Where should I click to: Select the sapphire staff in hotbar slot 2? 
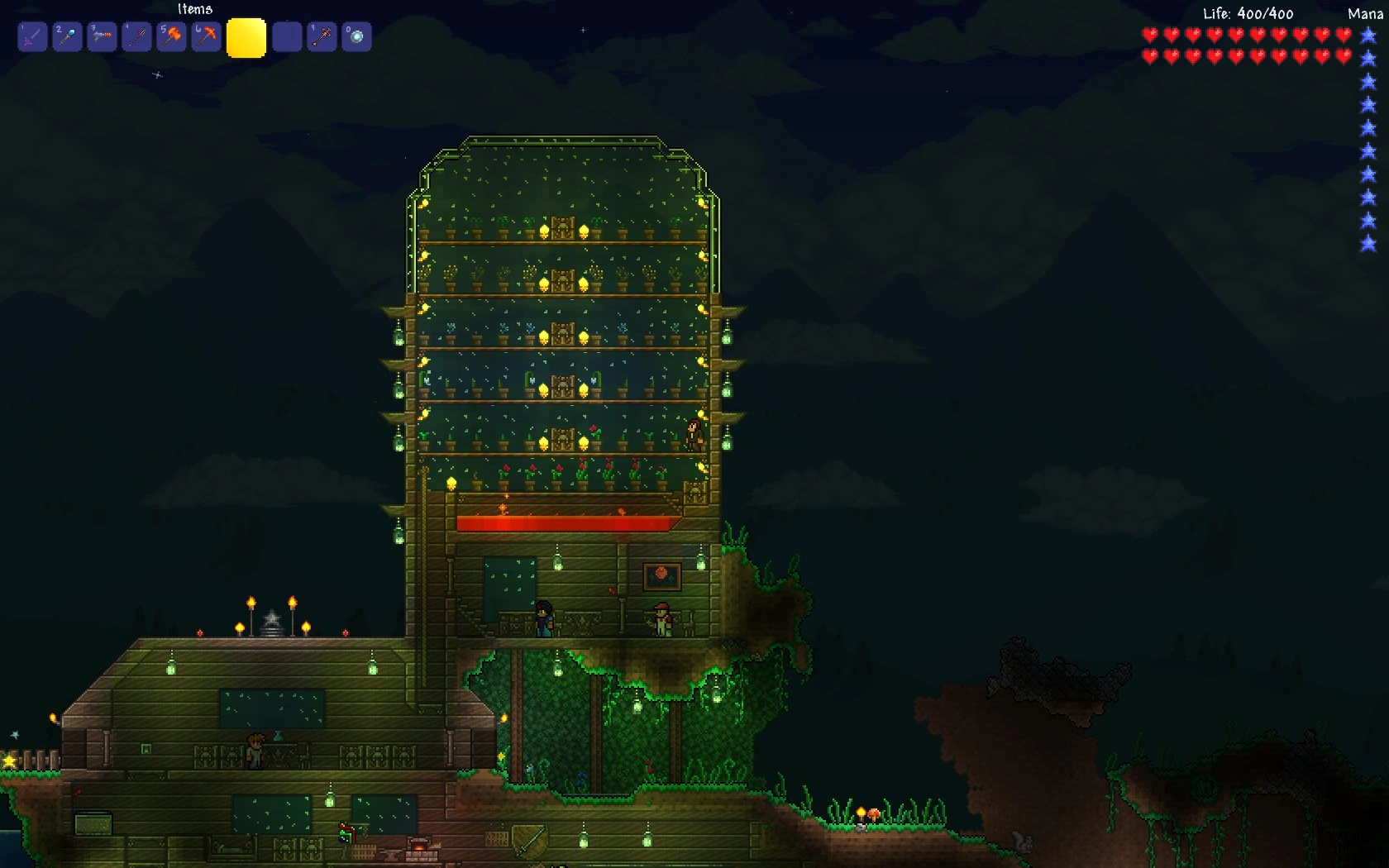click(x=67, y=36)
